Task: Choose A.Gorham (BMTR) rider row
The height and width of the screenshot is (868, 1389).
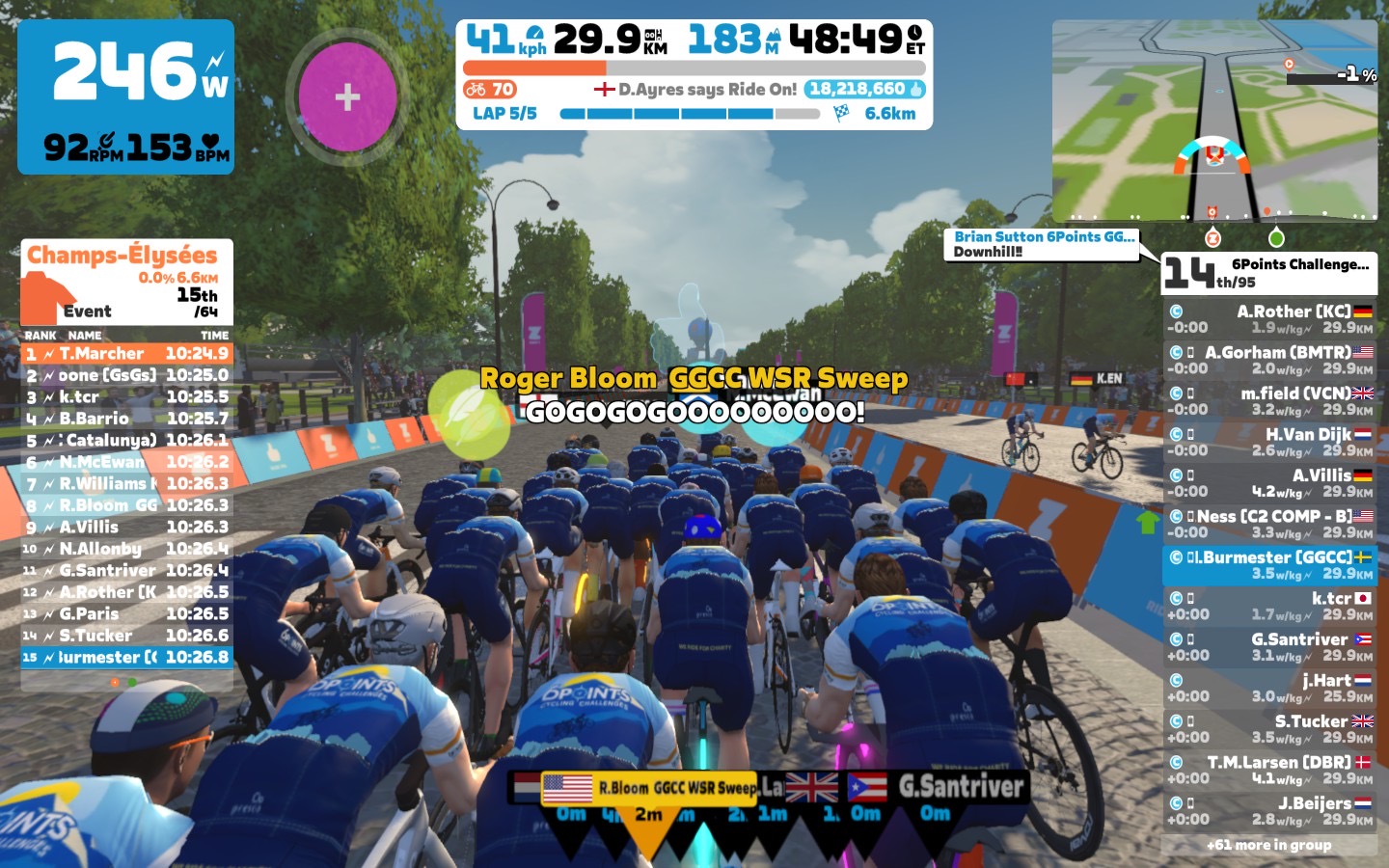Action: pos(1269,360)
